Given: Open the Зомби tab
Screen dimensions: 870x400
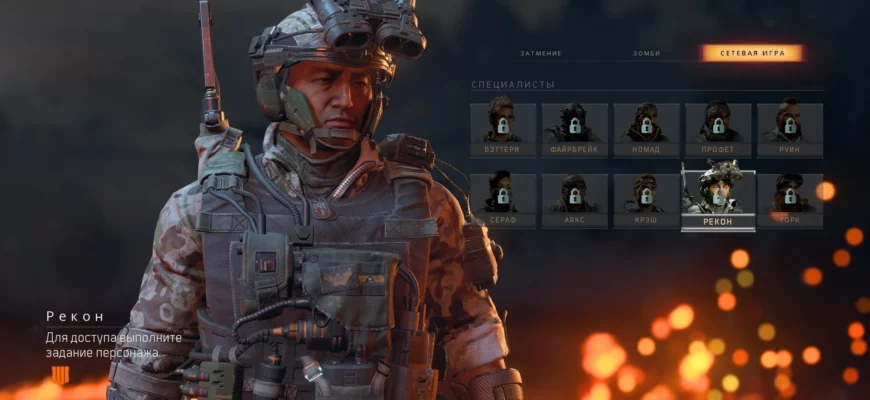Looking at the screenshot, I should (646, 53).
